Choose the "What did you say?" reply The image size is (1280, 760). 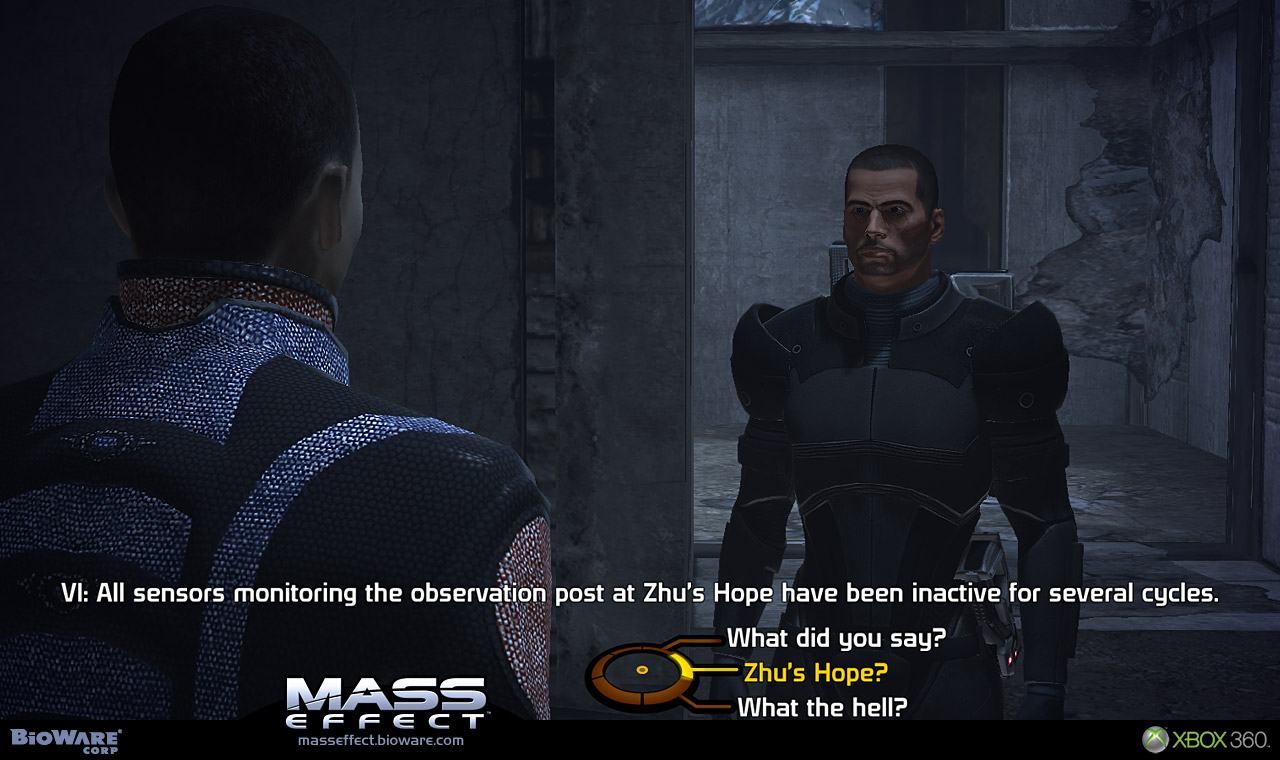click(836, 638)
